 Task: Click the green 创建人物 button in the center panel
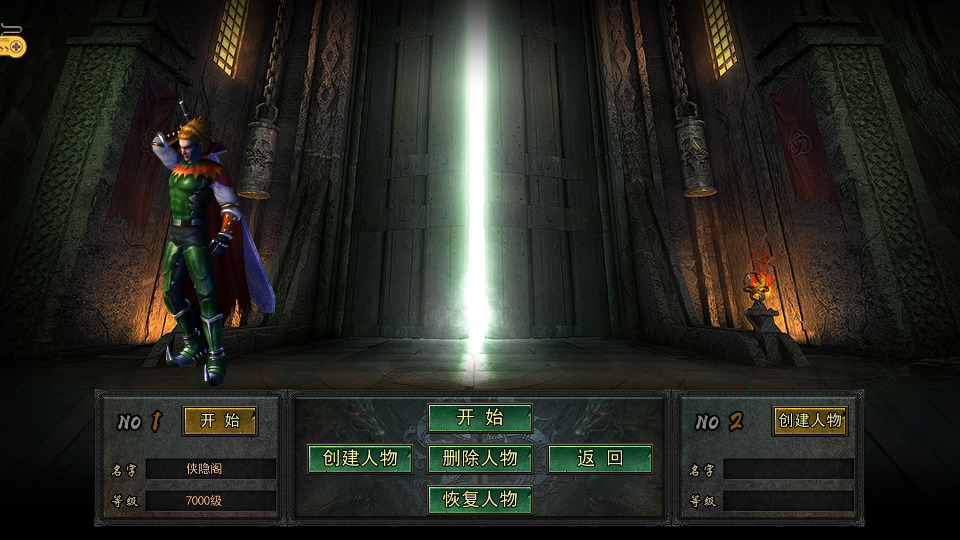pos(360,459)
